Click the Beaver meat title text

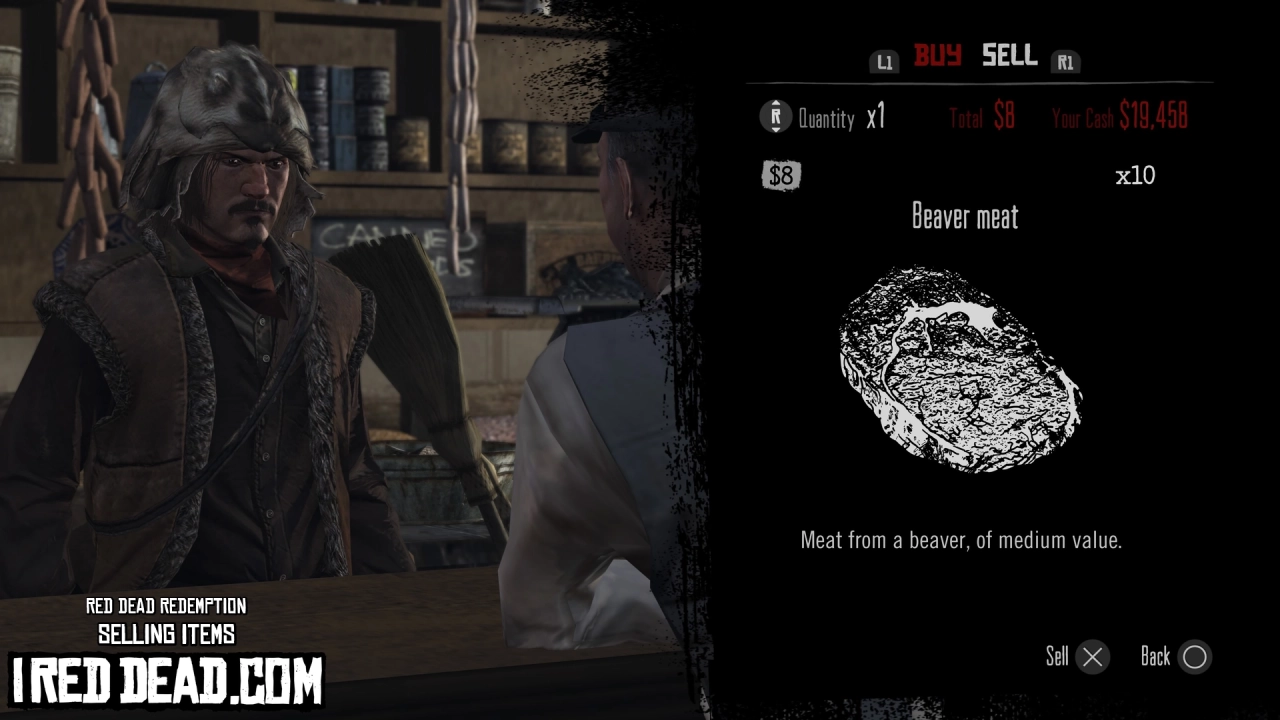point(964,218)
